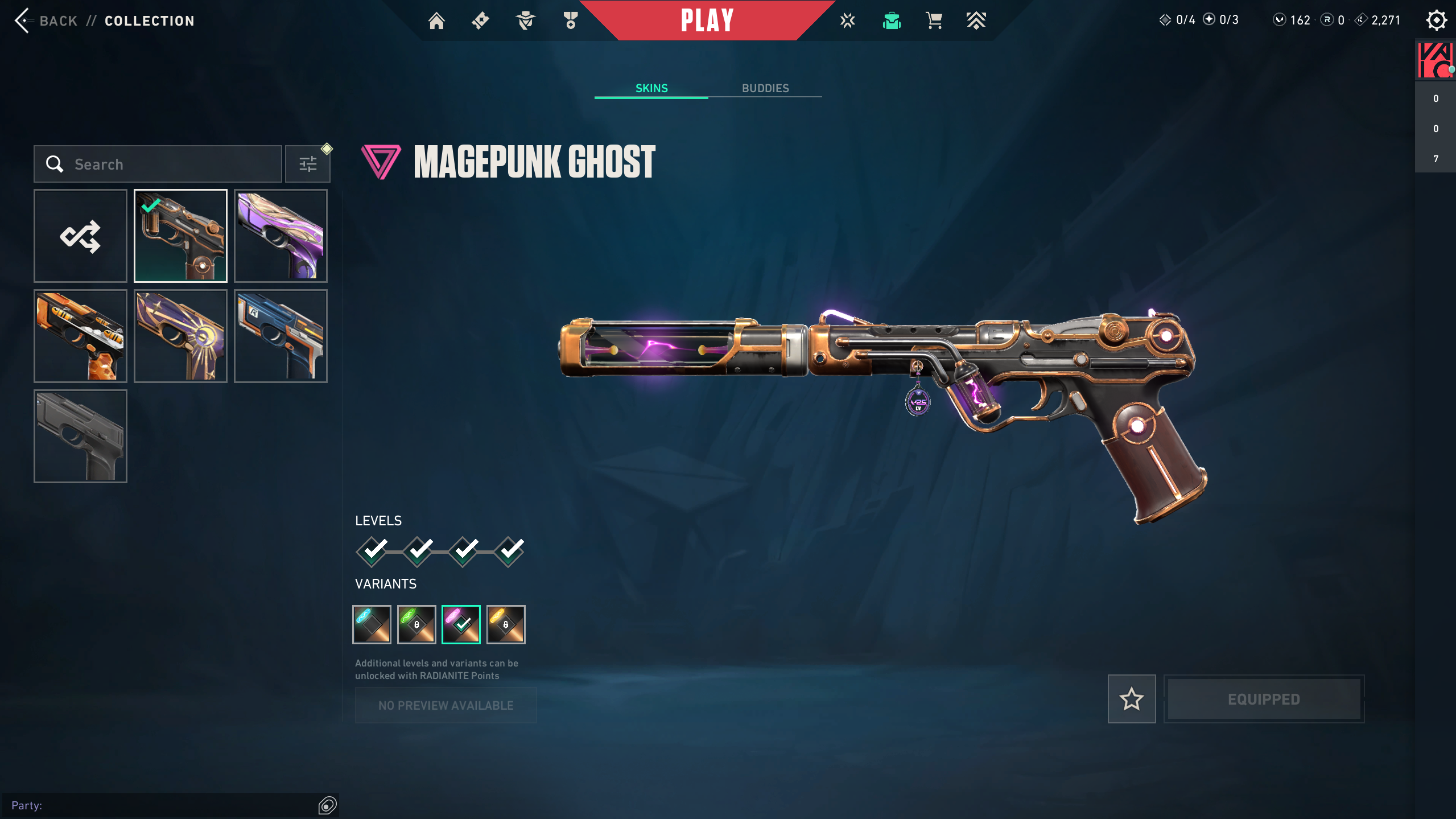Choose the cyan color variant
1456x819 pixels.
click(372, 624)
